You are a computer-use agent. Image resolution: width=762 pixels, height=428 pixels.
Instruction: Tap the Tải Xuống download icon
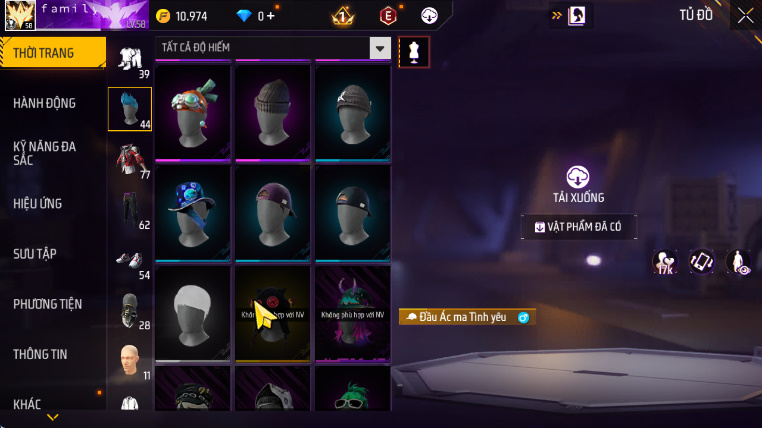pyautogui.click(x=577, y=178)
